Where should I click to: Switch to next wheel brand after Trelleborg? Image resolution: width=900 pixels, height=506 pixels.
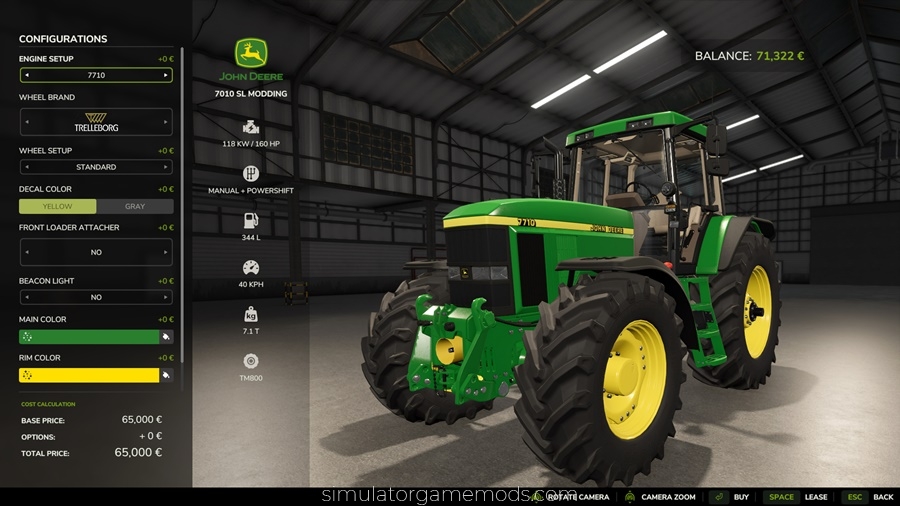[x=166, y=122]
